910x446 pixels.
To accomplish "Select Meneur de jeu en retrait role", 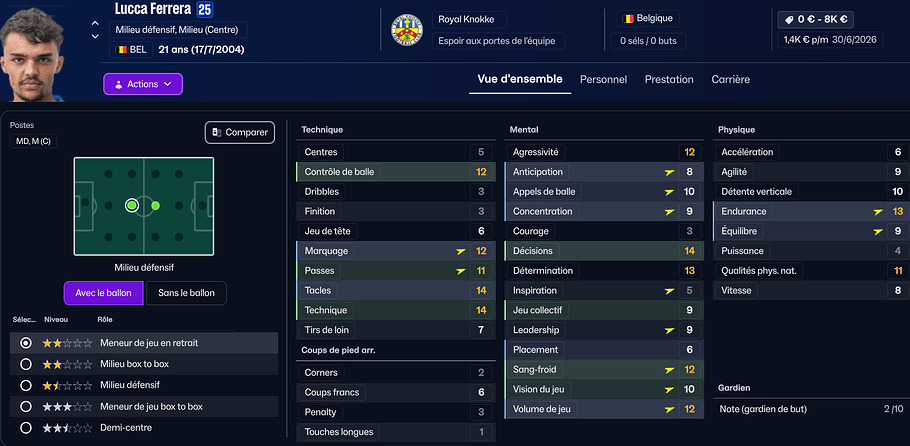I will [26, 343].
